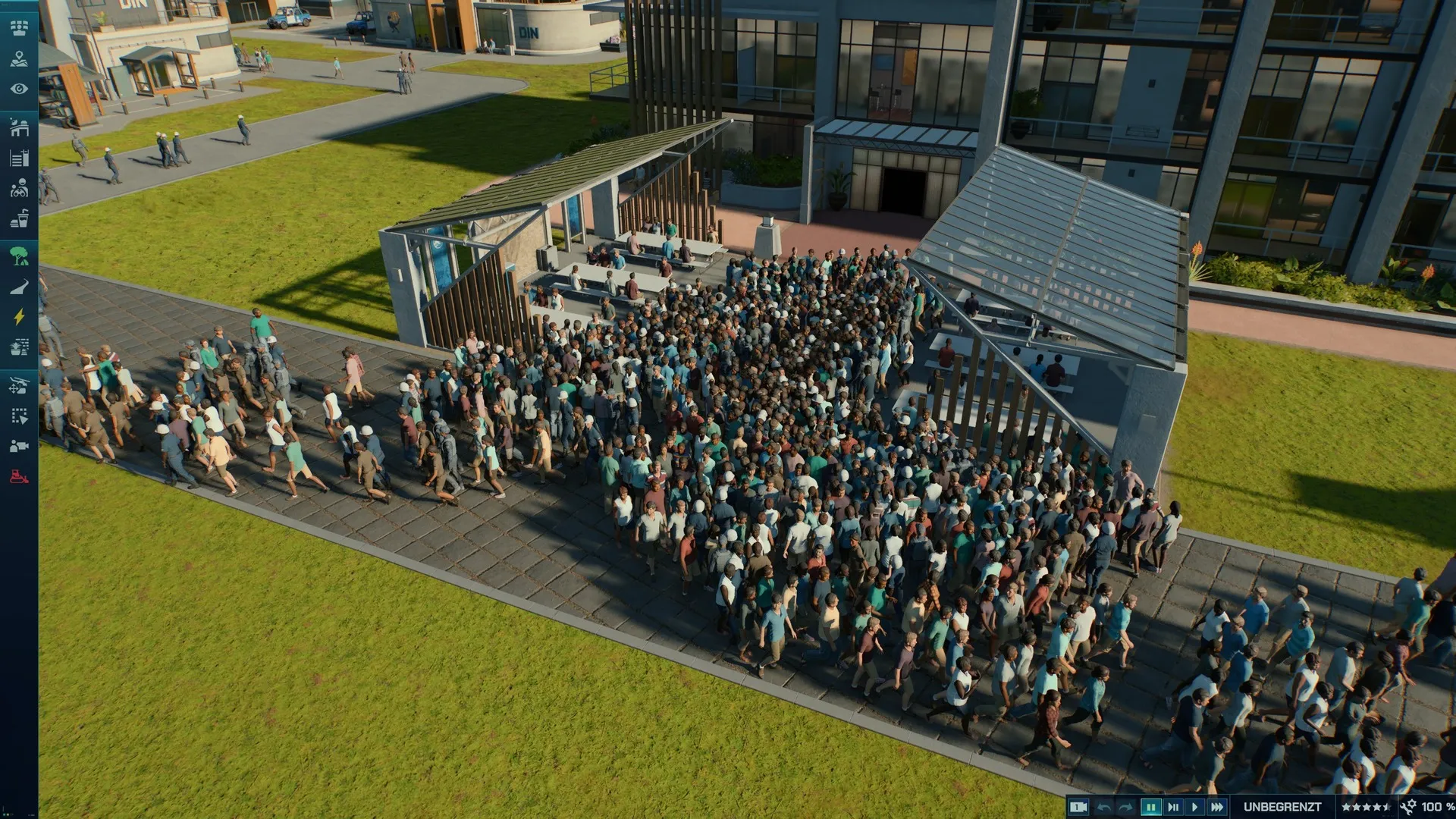Toggle the eye view modes menu
The width and height of the screenshot is (1456, 819).
point(19,89)
